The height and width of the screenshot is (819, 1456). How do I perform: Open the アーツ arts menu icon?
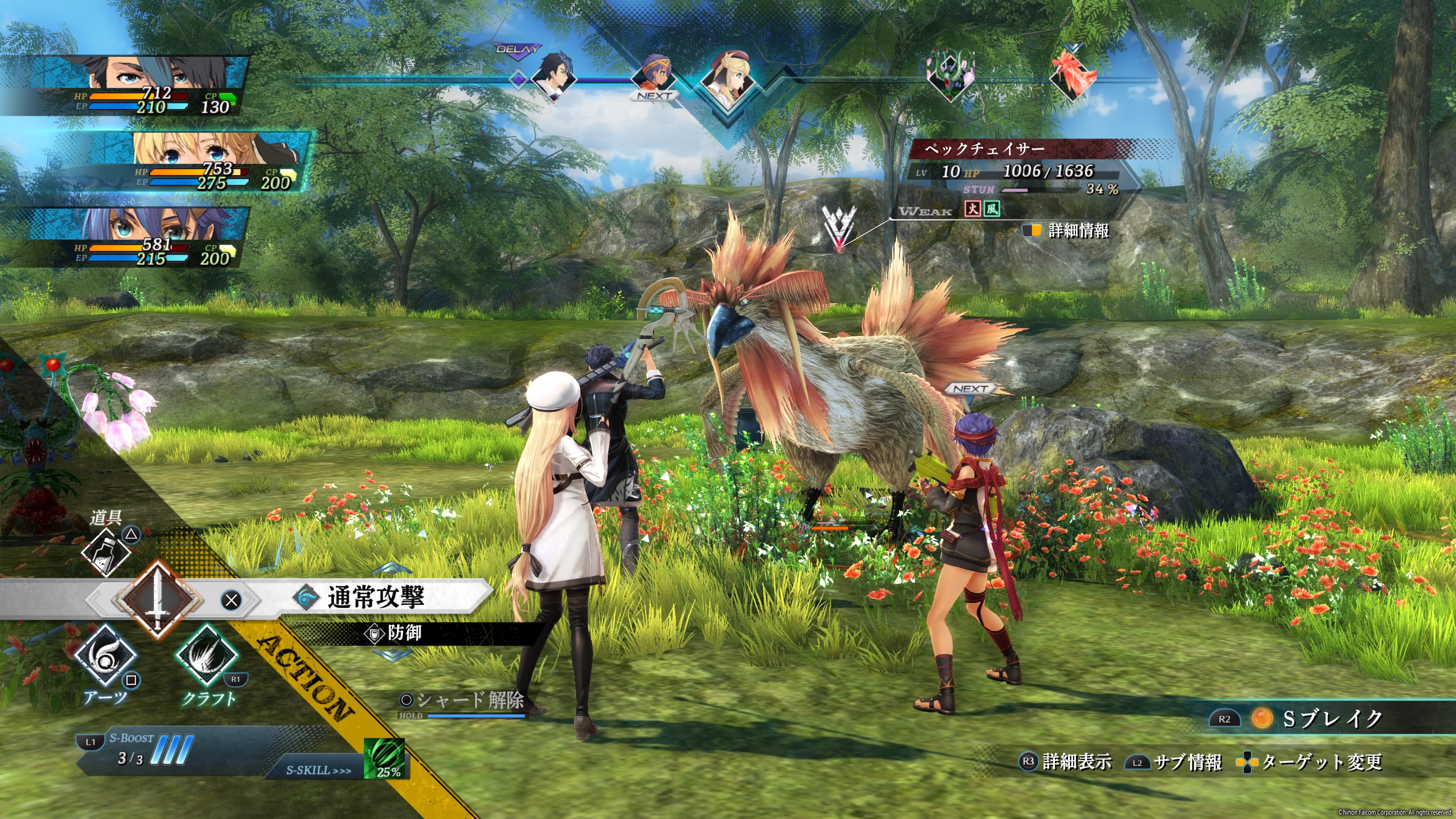pos(105,657)
